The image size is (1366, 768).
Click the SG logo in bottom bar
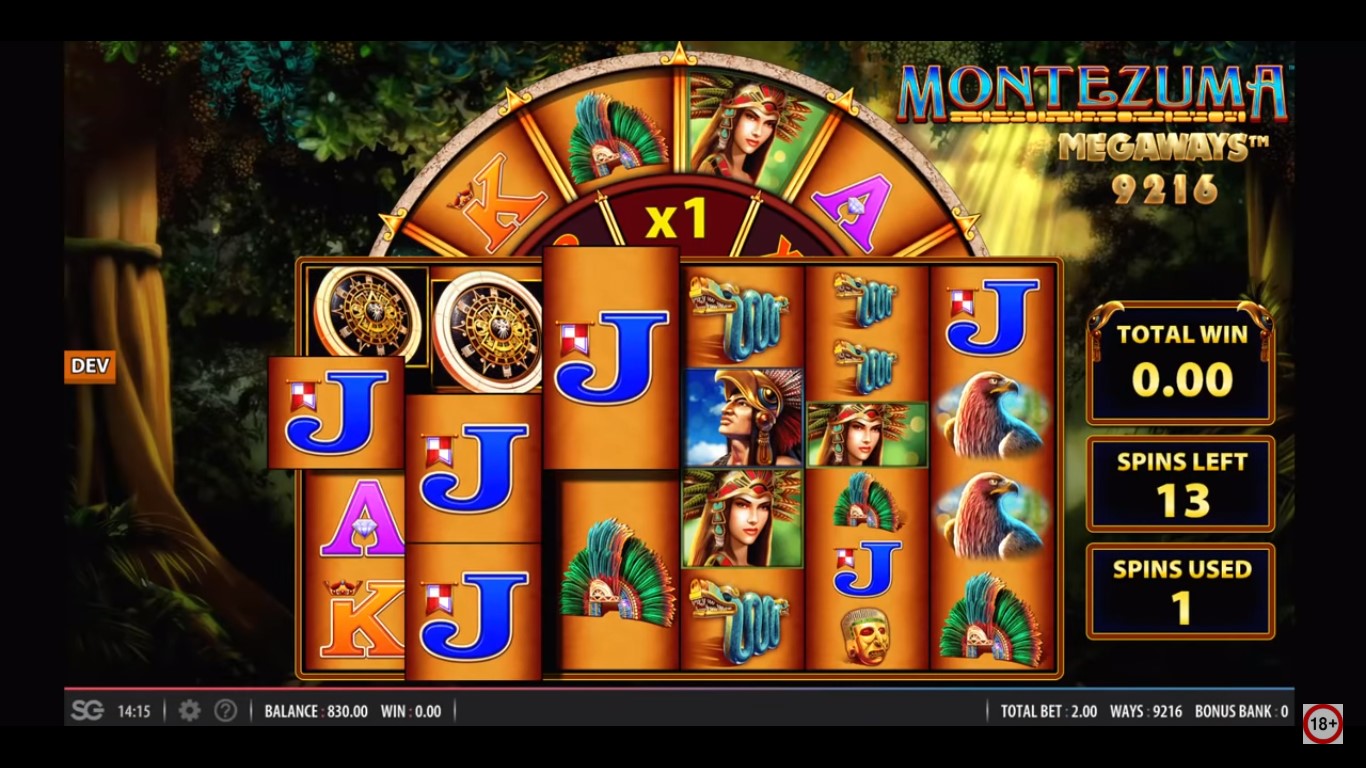tap(87, 711)
